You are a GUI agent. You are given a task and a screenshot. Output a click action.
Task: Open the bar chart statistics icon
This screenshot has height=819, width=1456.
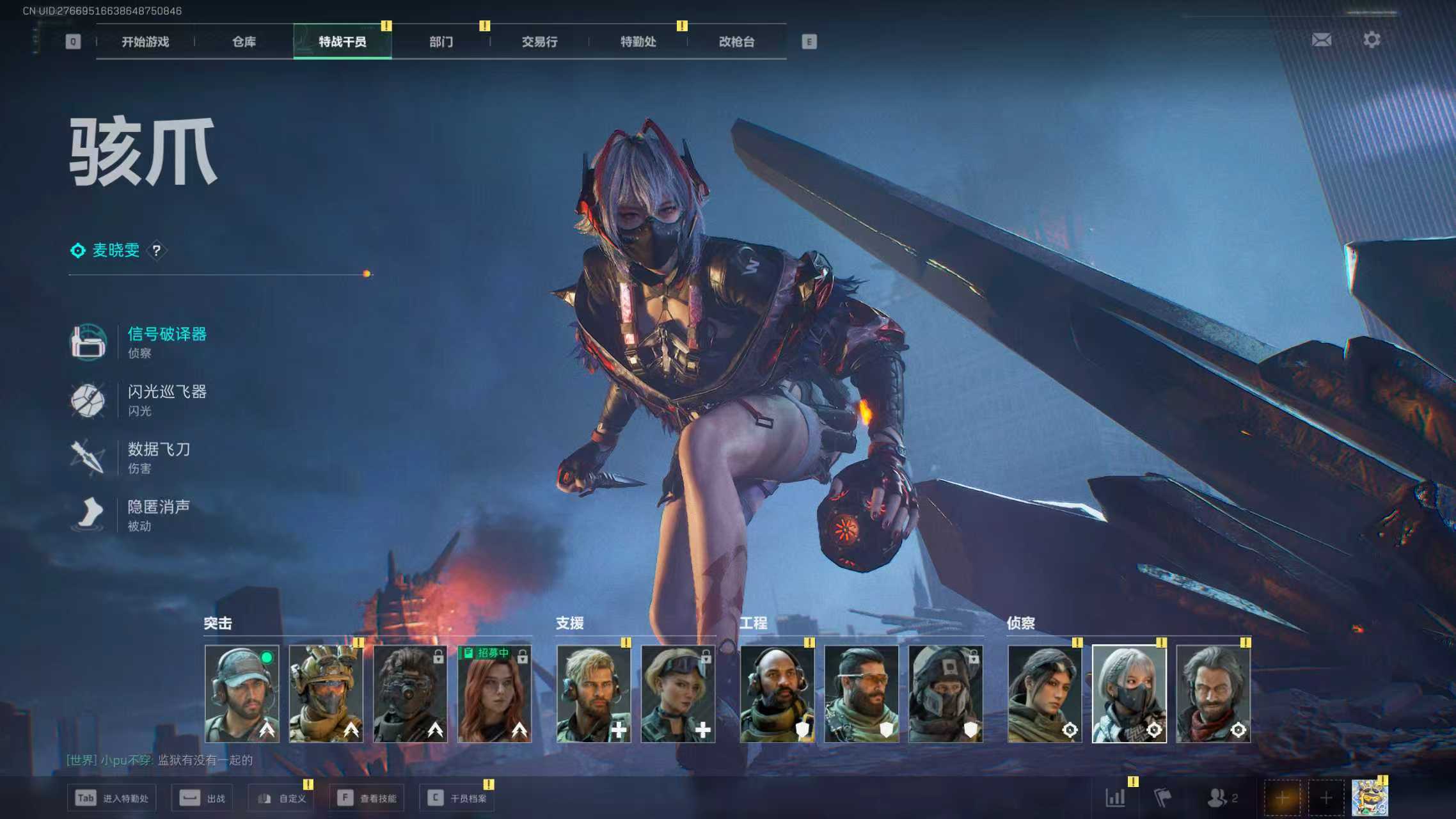(1115, 798)
